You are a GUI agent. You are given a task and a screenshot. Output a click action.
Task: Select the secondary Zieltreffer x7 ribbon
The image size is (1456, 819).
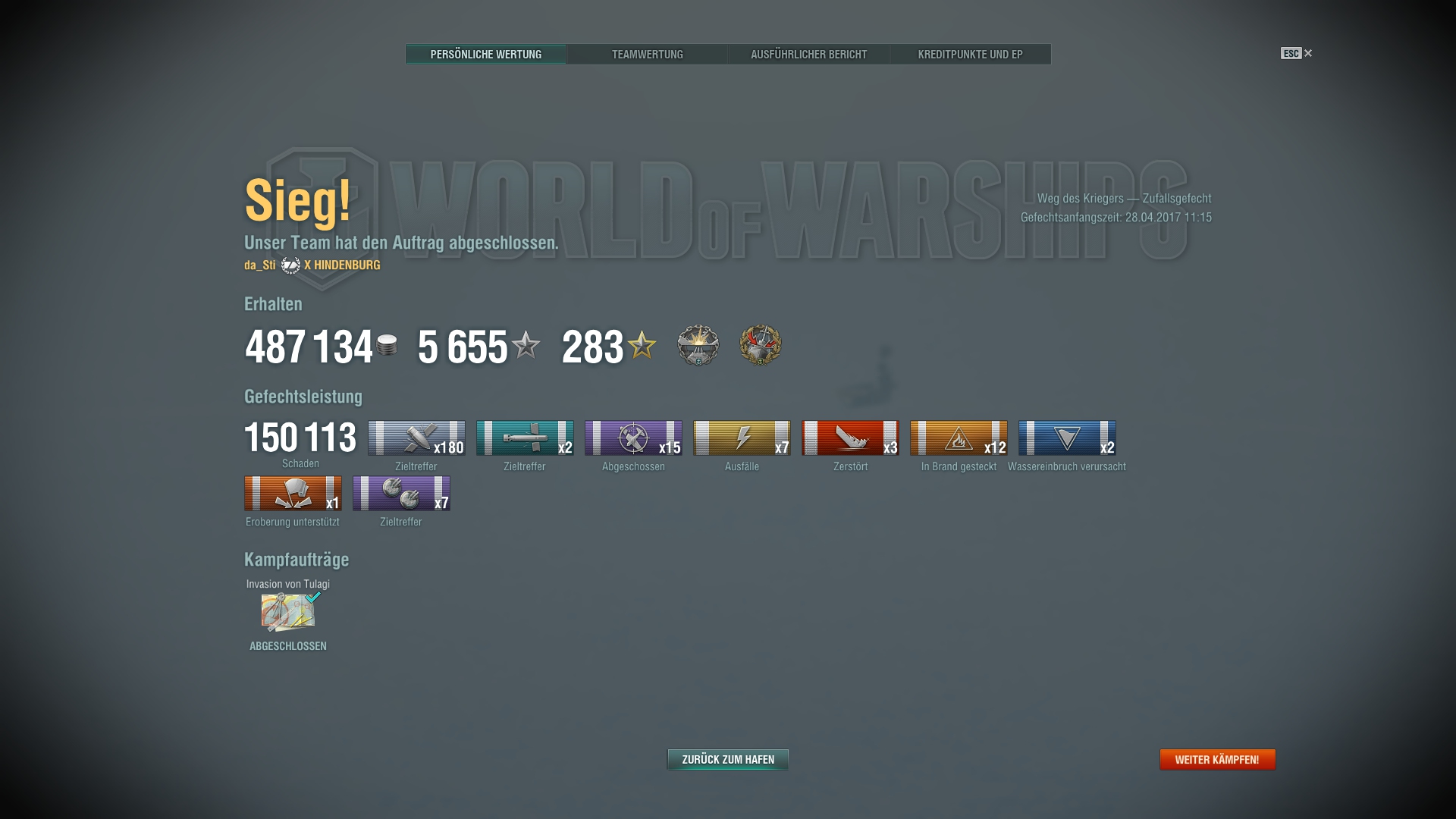pos(401,494)
